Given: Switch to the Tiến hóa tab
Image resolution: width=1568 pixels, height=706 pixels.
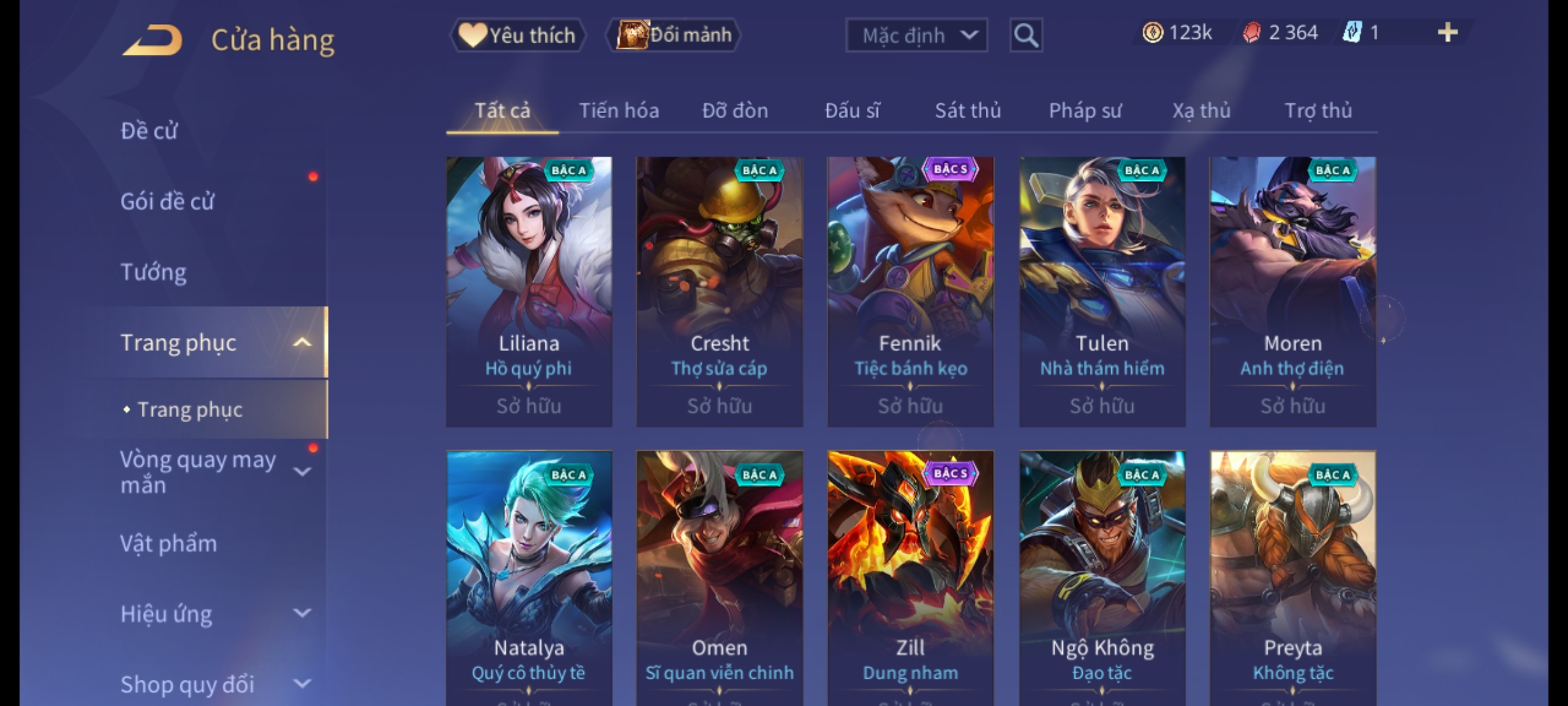Looking at the screenshot, I should point(619,110).
